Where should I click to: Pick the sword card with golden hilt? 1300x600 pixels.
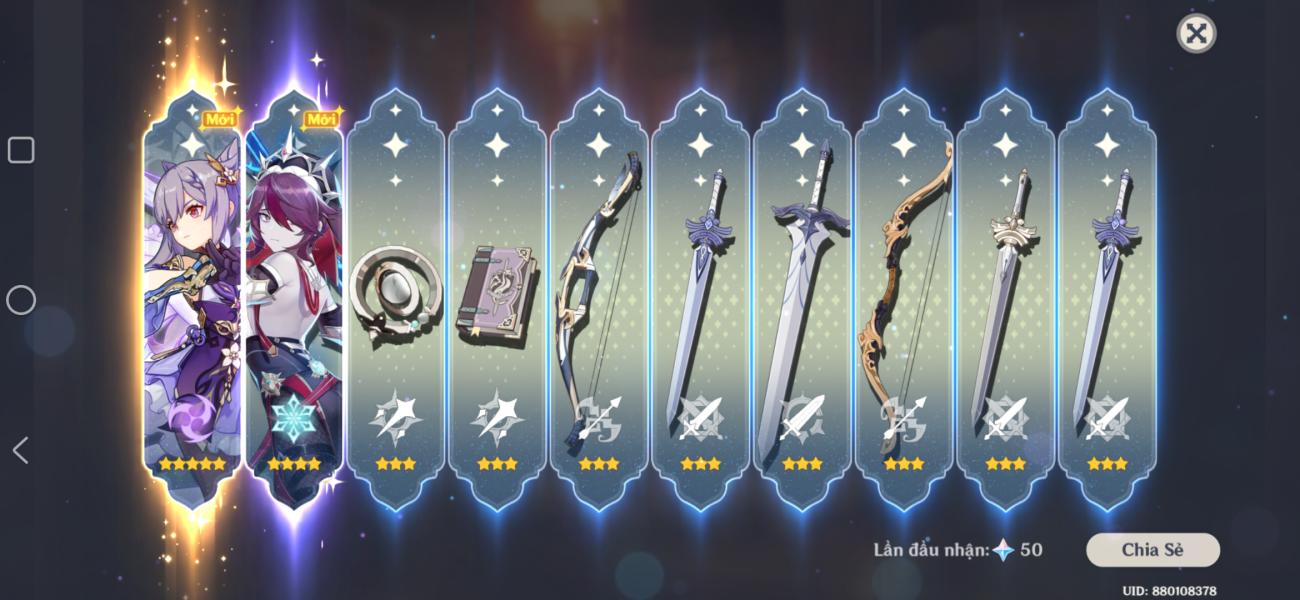[1006, 300]
